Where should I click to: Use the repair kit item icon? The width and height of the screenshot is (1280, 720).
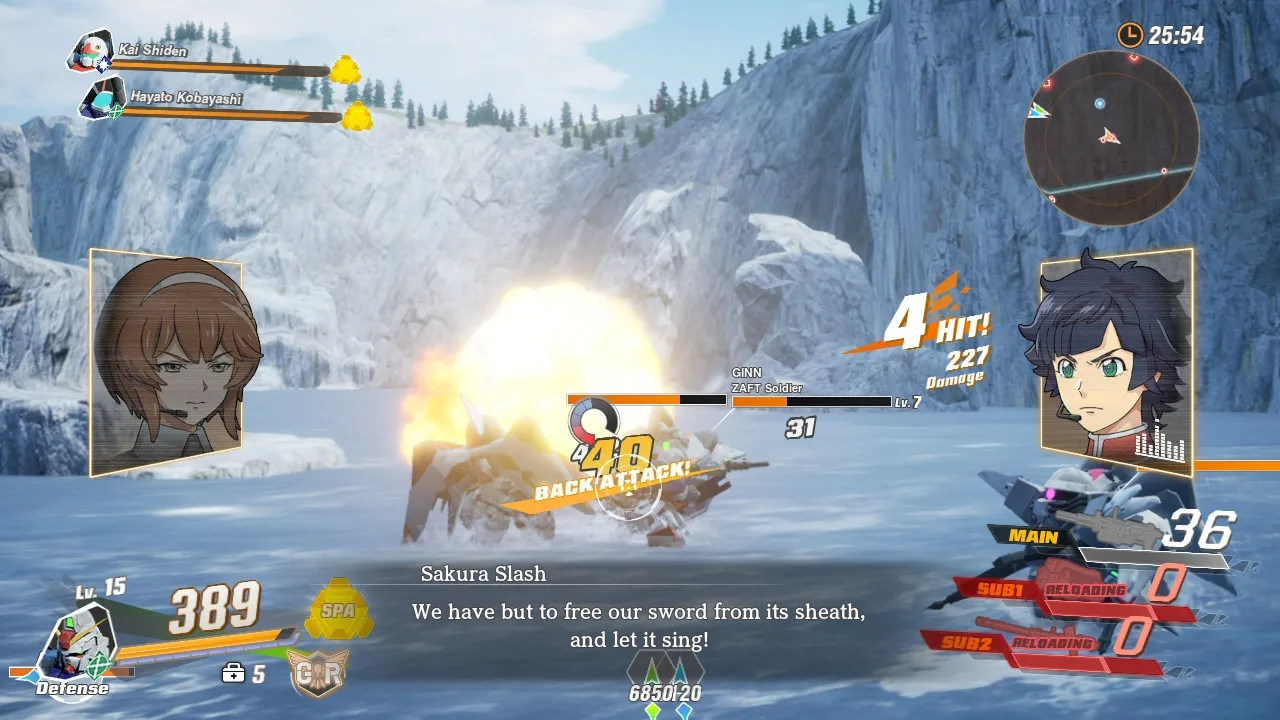point(233,674)
